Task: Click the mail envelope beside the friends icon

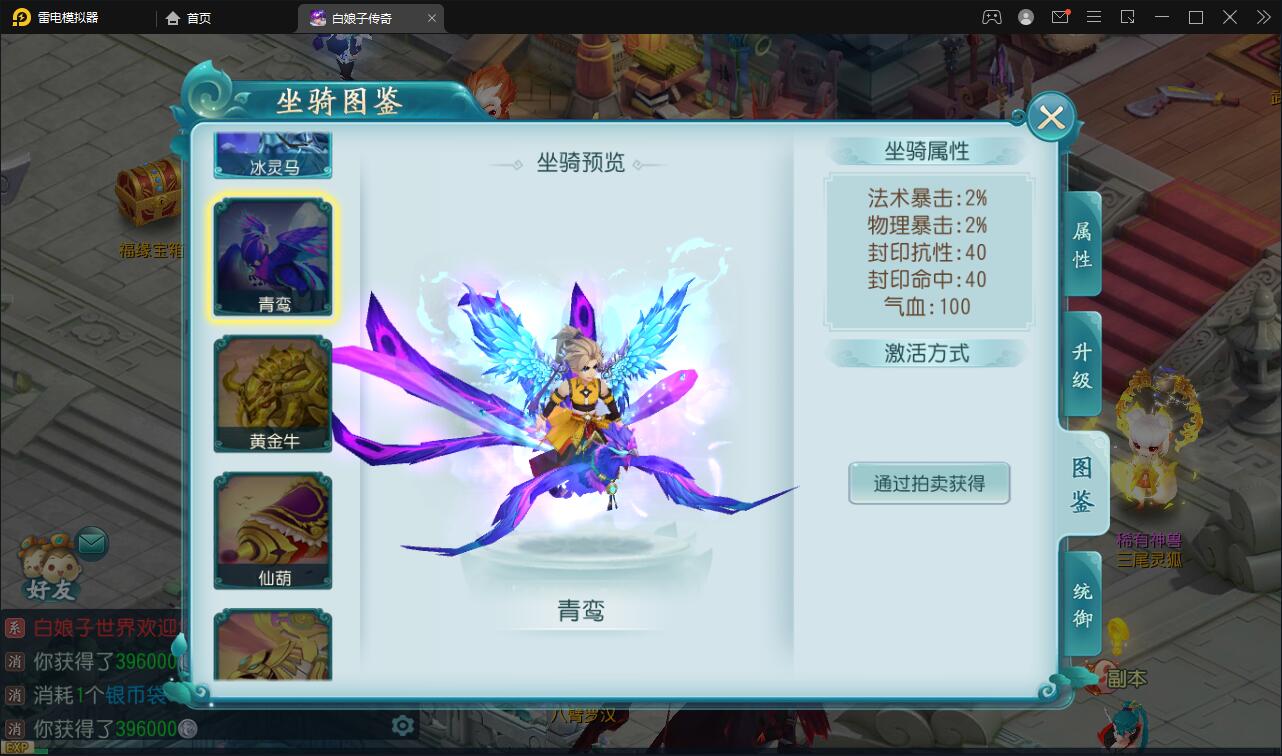Action: (x=91, y=541)
